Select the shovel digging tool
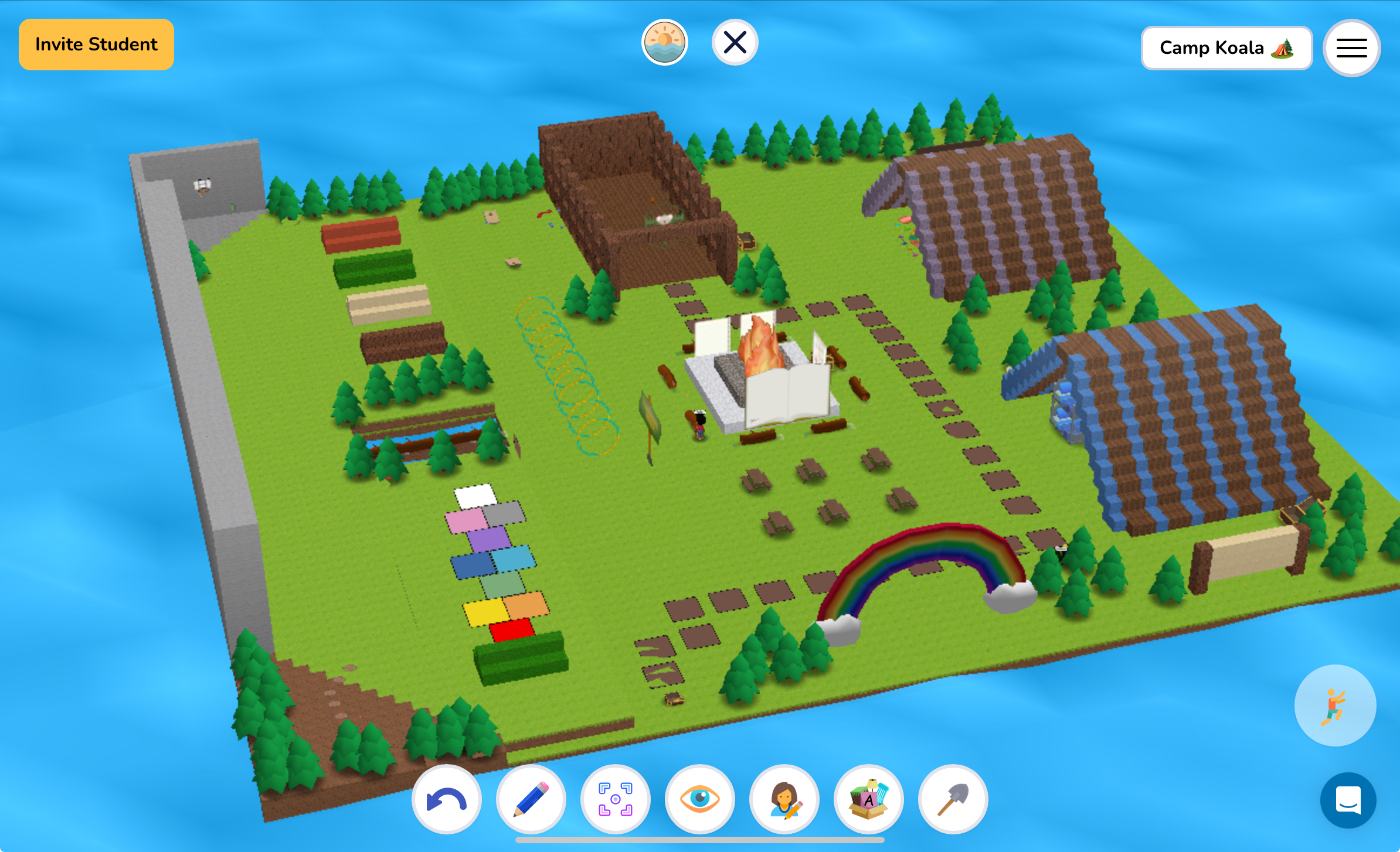1400x852 pixels. pos(953,799)
